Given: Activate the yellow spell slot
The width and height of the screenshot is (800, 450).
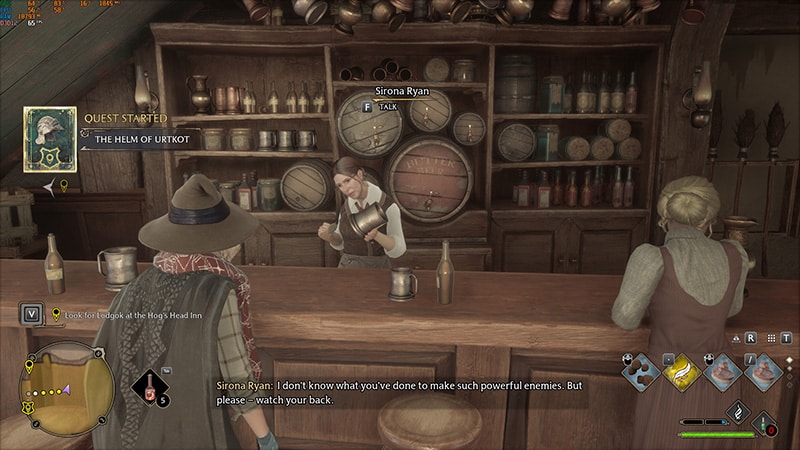Looking at the screenshot, I should pyautogui.click(x=680, y=370).
